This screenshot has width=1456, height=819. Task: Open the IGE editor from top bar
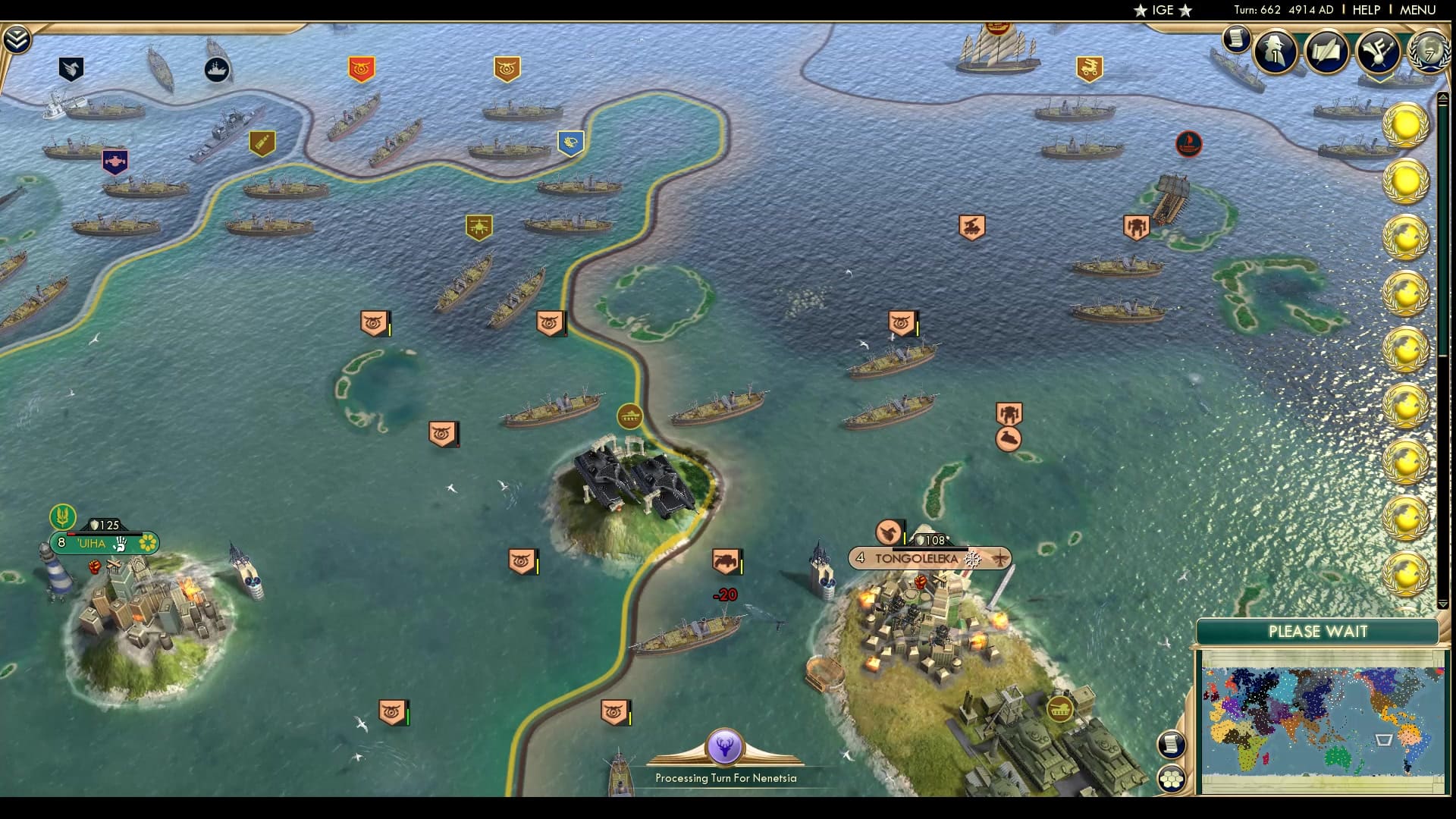[x=1165, y=11]
